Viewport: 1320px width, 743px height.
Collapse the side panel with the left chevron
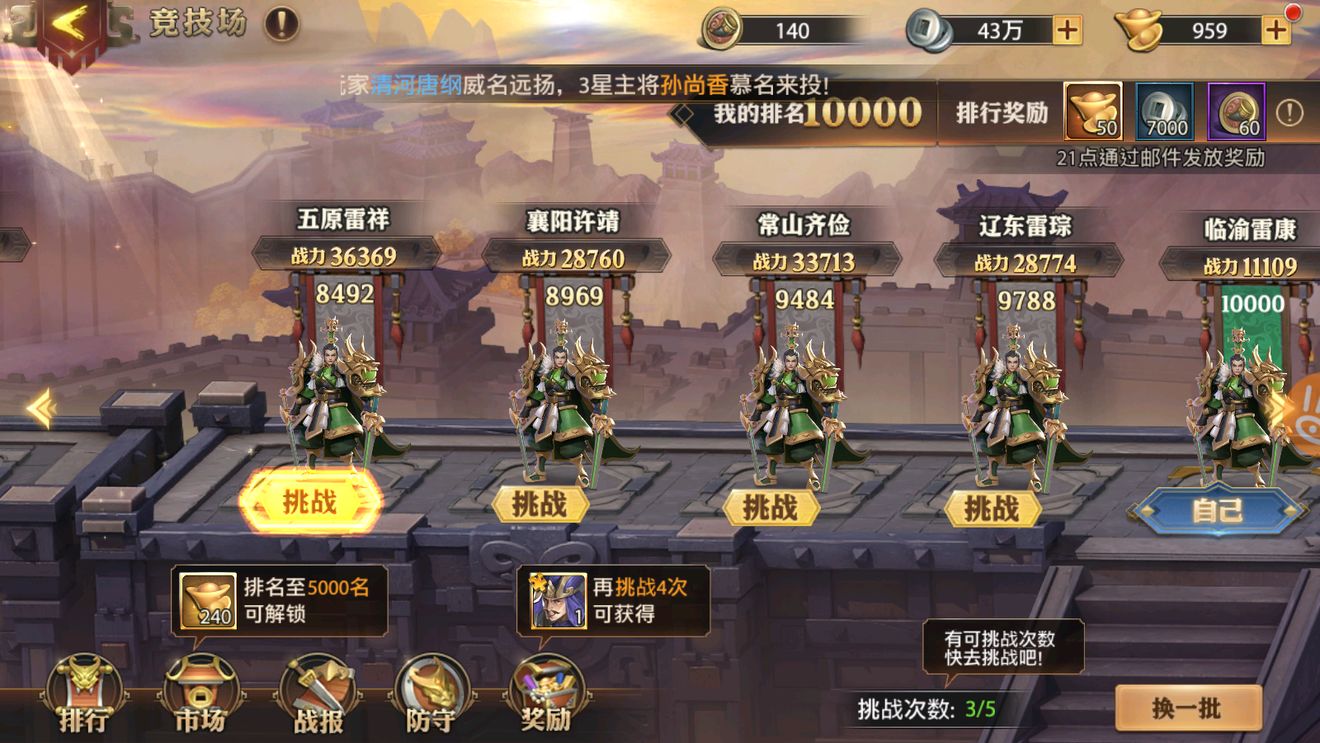click(x=42, y=408)
